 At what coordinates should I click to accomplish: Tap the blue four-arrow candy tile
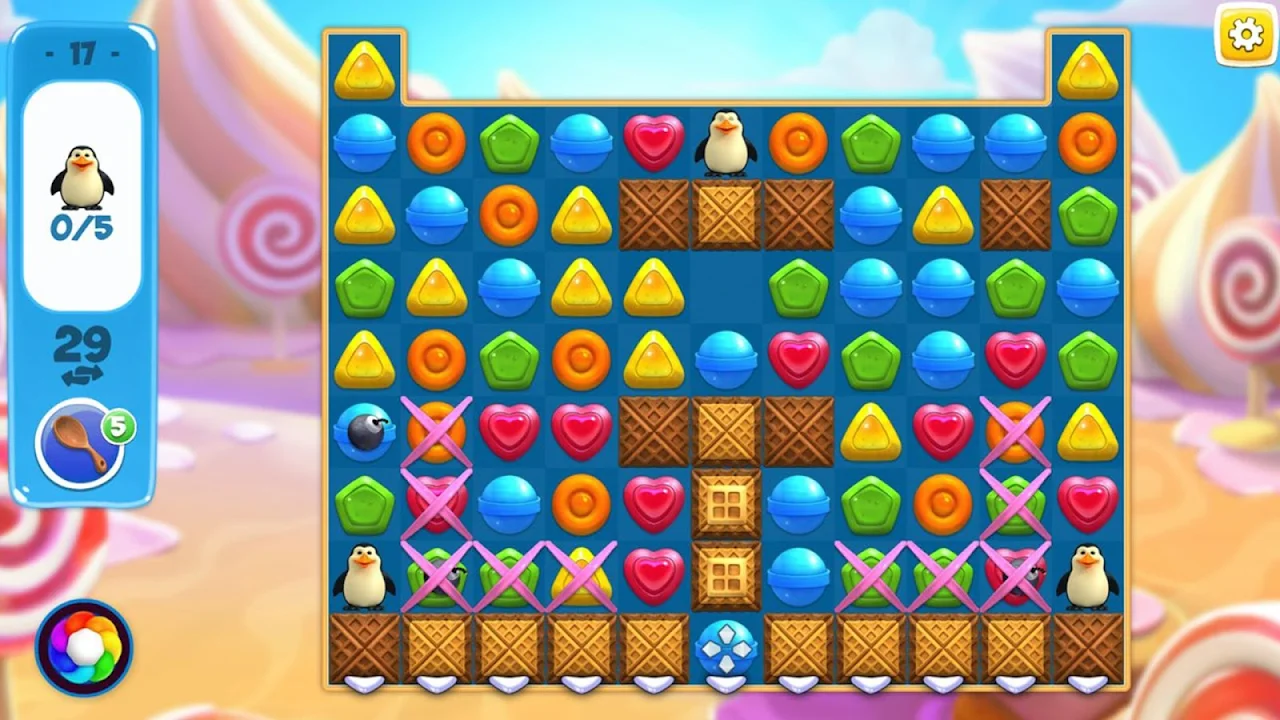(725, 649)
